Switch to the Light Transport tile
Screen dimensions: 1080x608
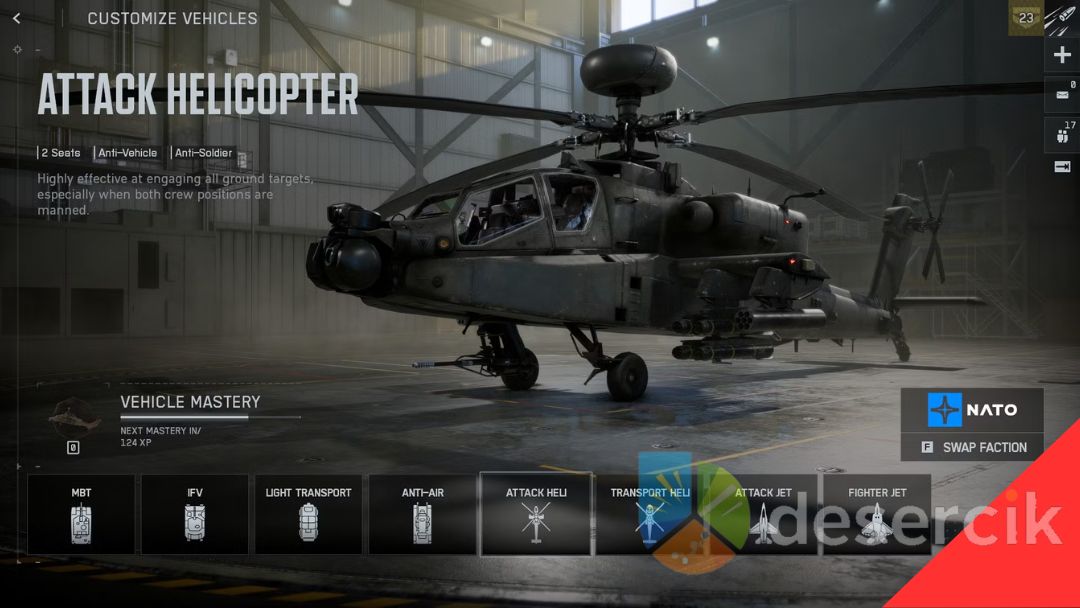[x=308, y=514]
